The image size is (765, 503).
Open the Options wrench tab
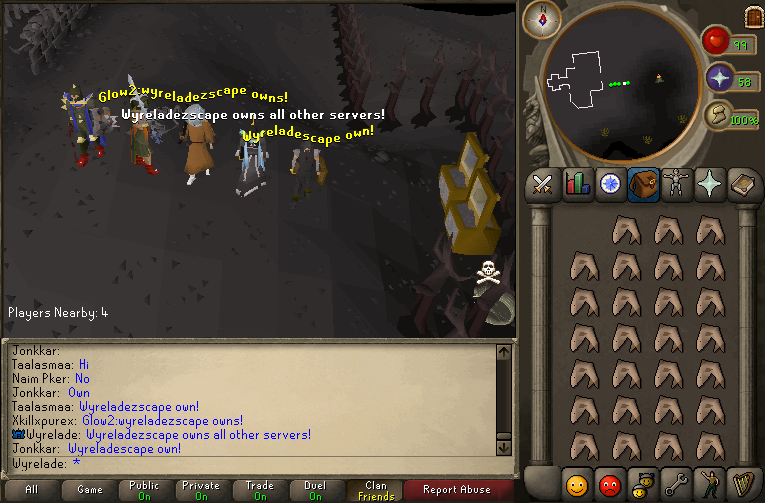coord(677,485)
